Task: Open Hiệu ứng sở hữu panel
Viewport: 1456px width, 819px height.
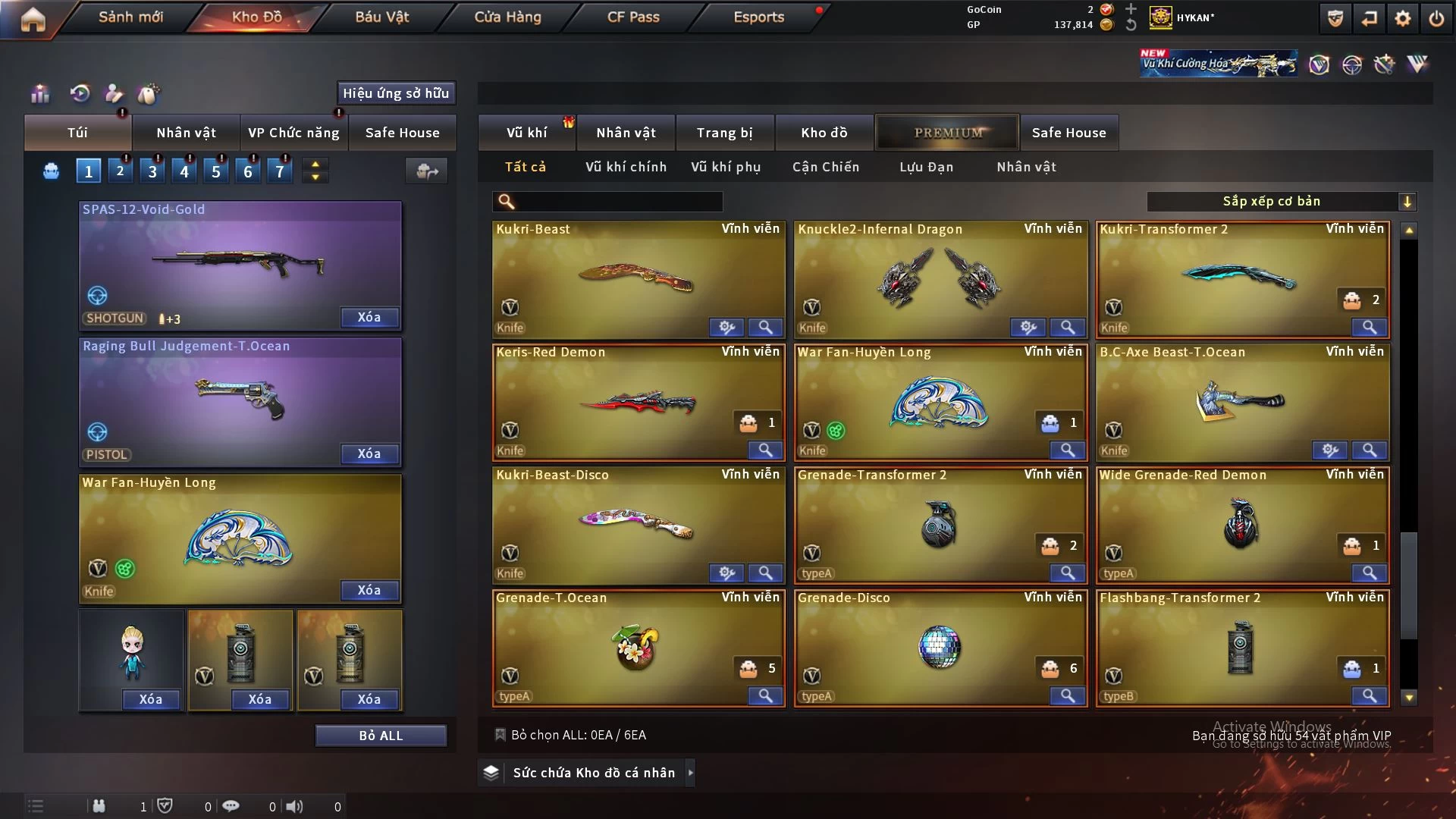Action: pos(396,93)
